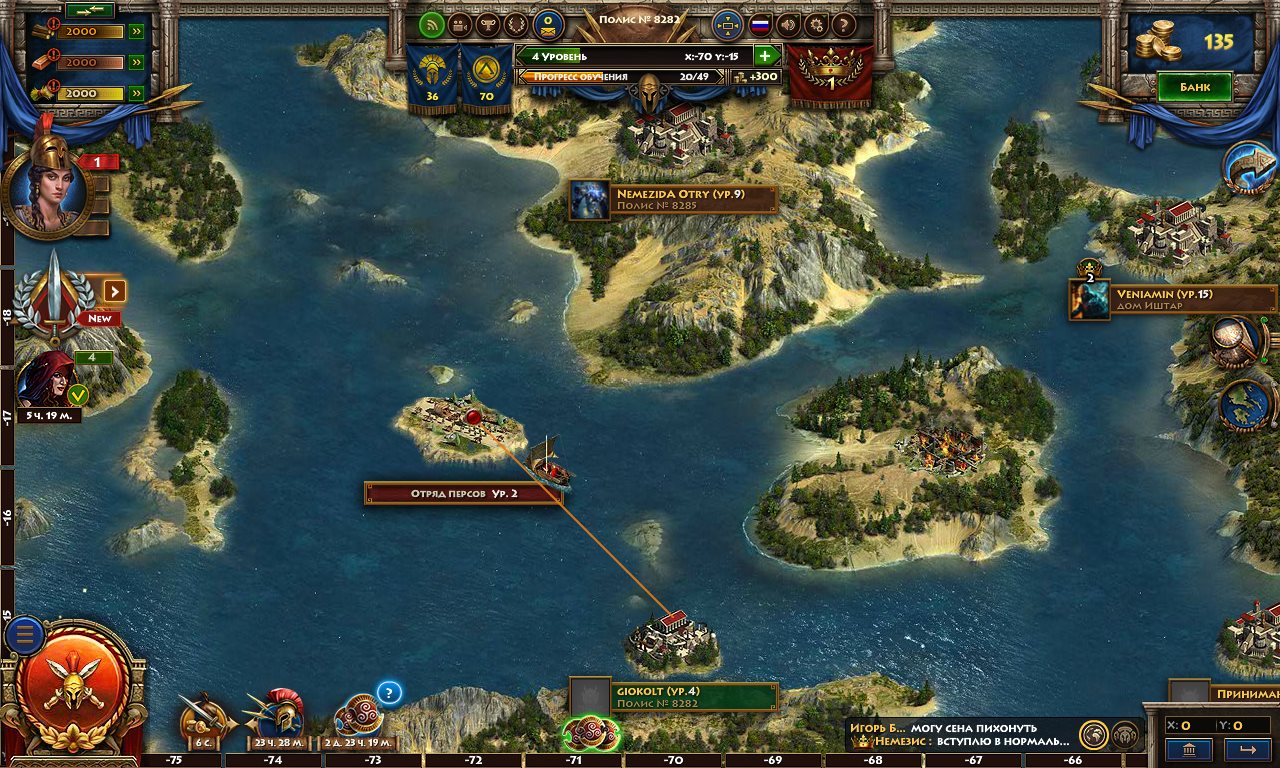
Task: Open the question mark help icon
Action: 844,25
